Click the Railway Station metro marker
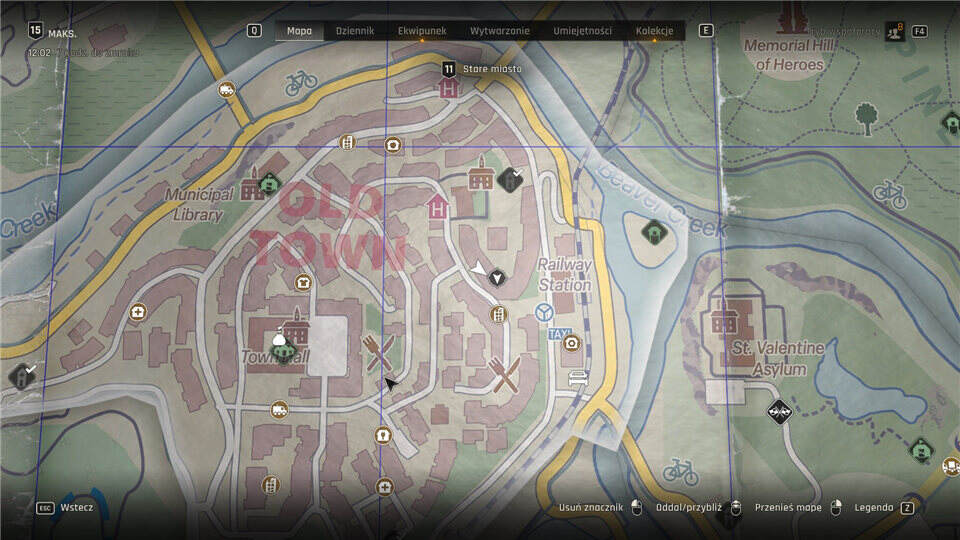Image resolution: width=960 pixels, height=540 pixels. [545, 313]
